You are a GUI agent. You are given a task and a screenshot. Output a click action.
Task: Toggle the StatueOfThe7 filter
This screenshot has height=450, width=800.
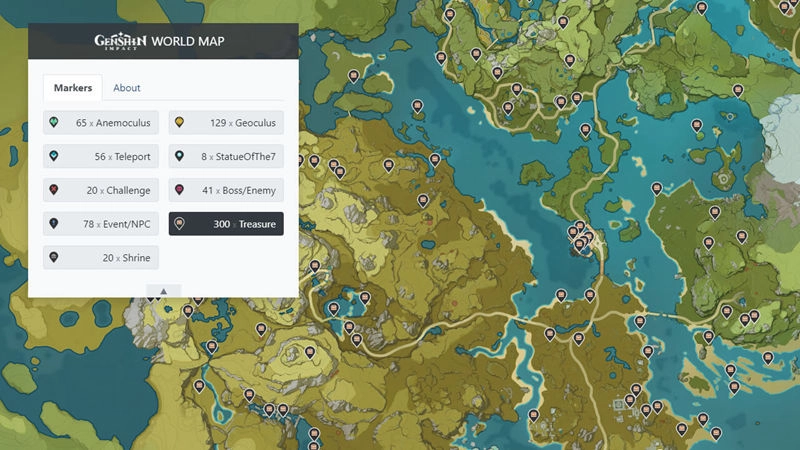(226, 157)
